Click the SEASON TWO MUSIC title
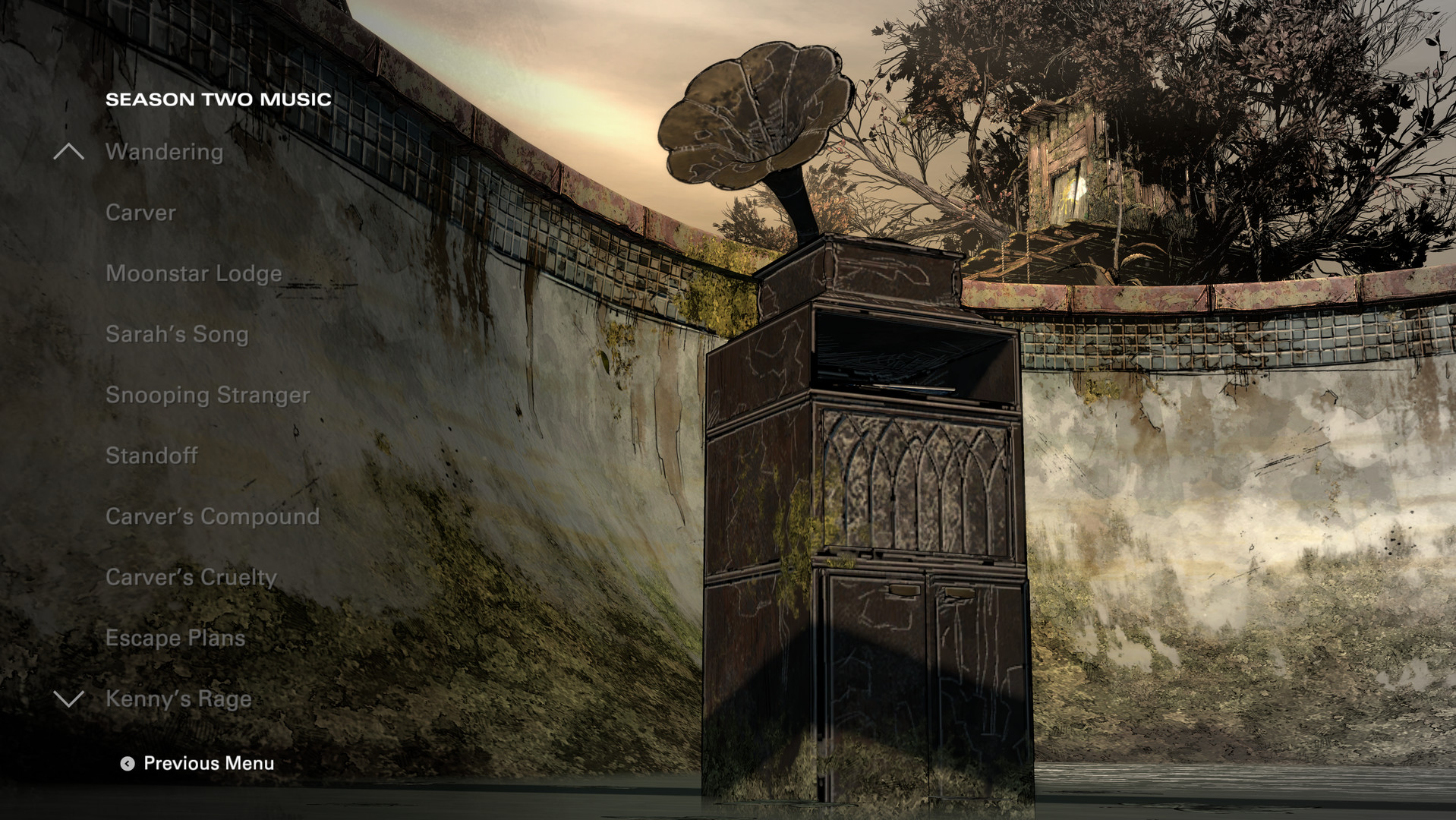The width and height of the screenshot is (1456, 820). point(219,97)
